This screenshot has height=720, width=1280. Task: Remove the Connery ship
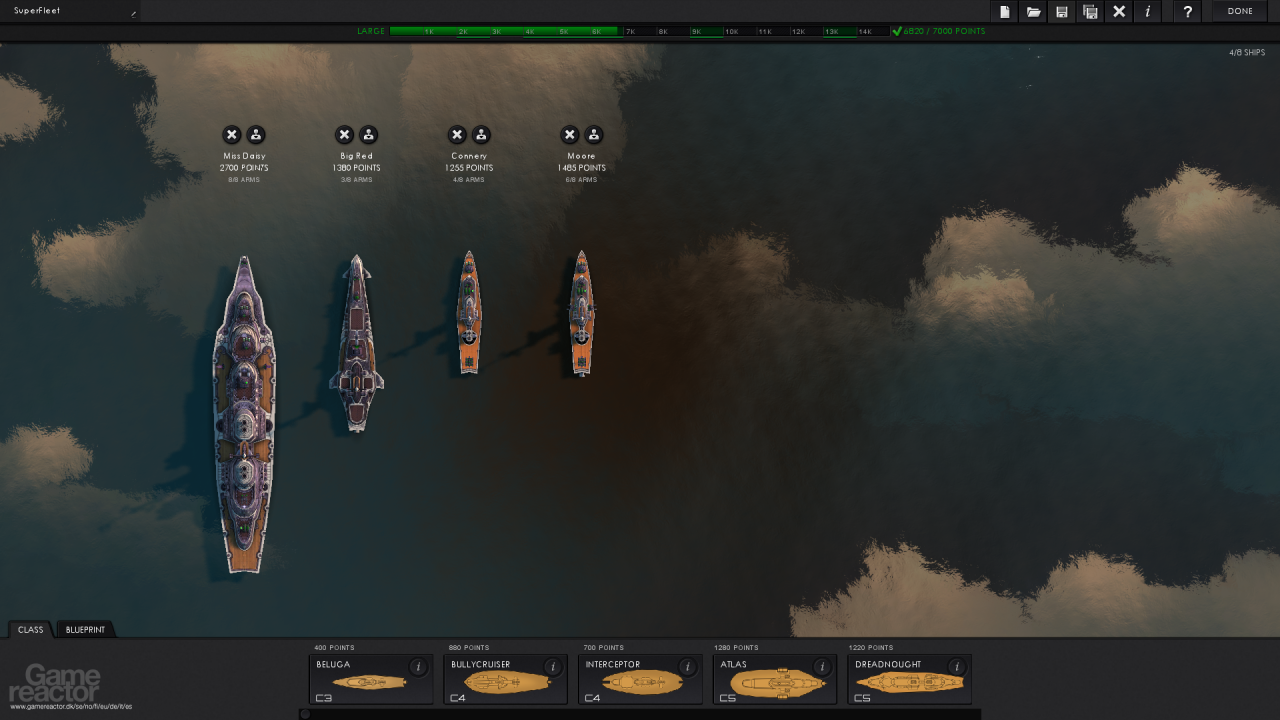tap(457, 135)
